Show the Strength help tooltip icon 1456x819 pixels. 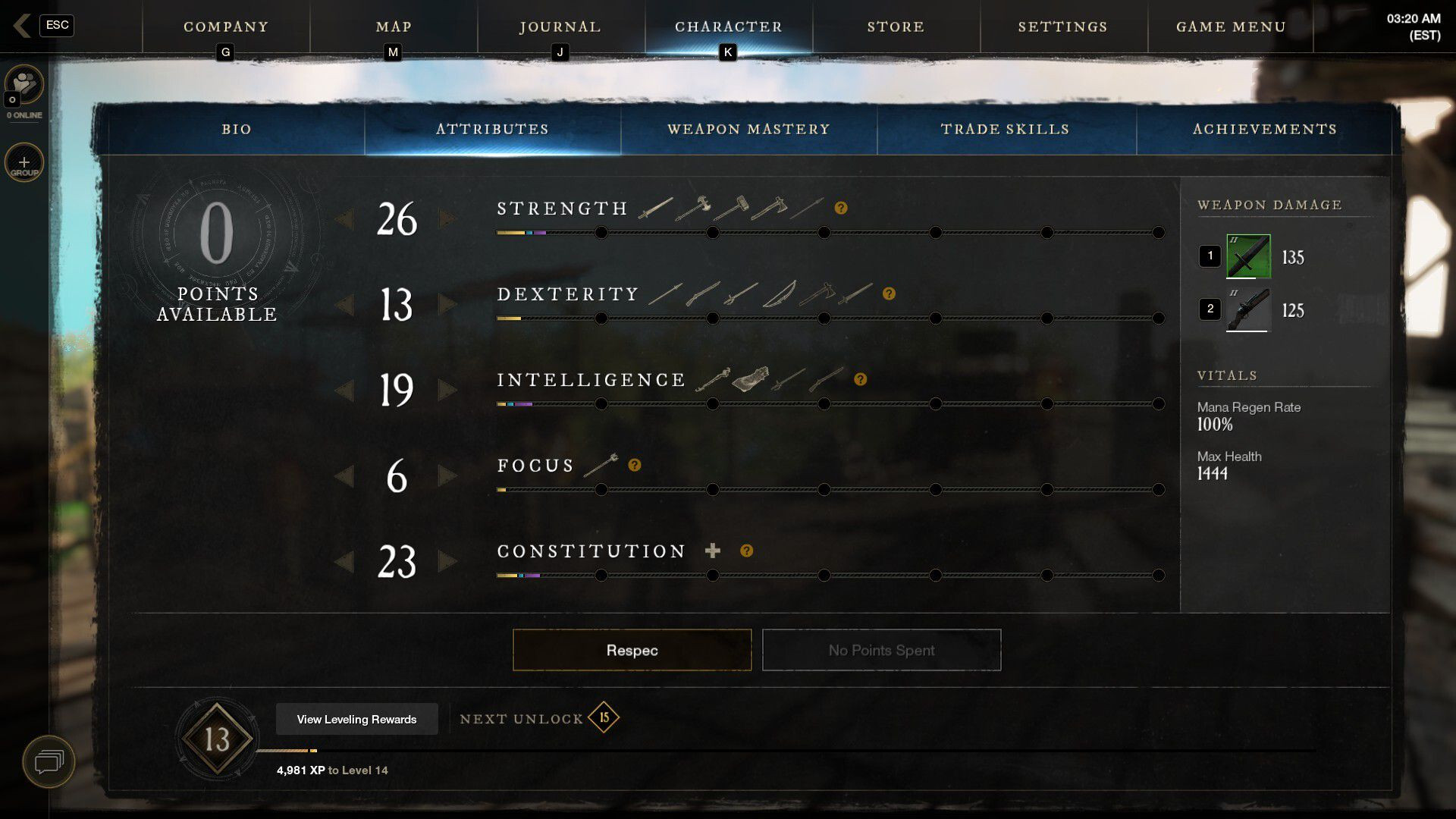(x=841, y=208)
